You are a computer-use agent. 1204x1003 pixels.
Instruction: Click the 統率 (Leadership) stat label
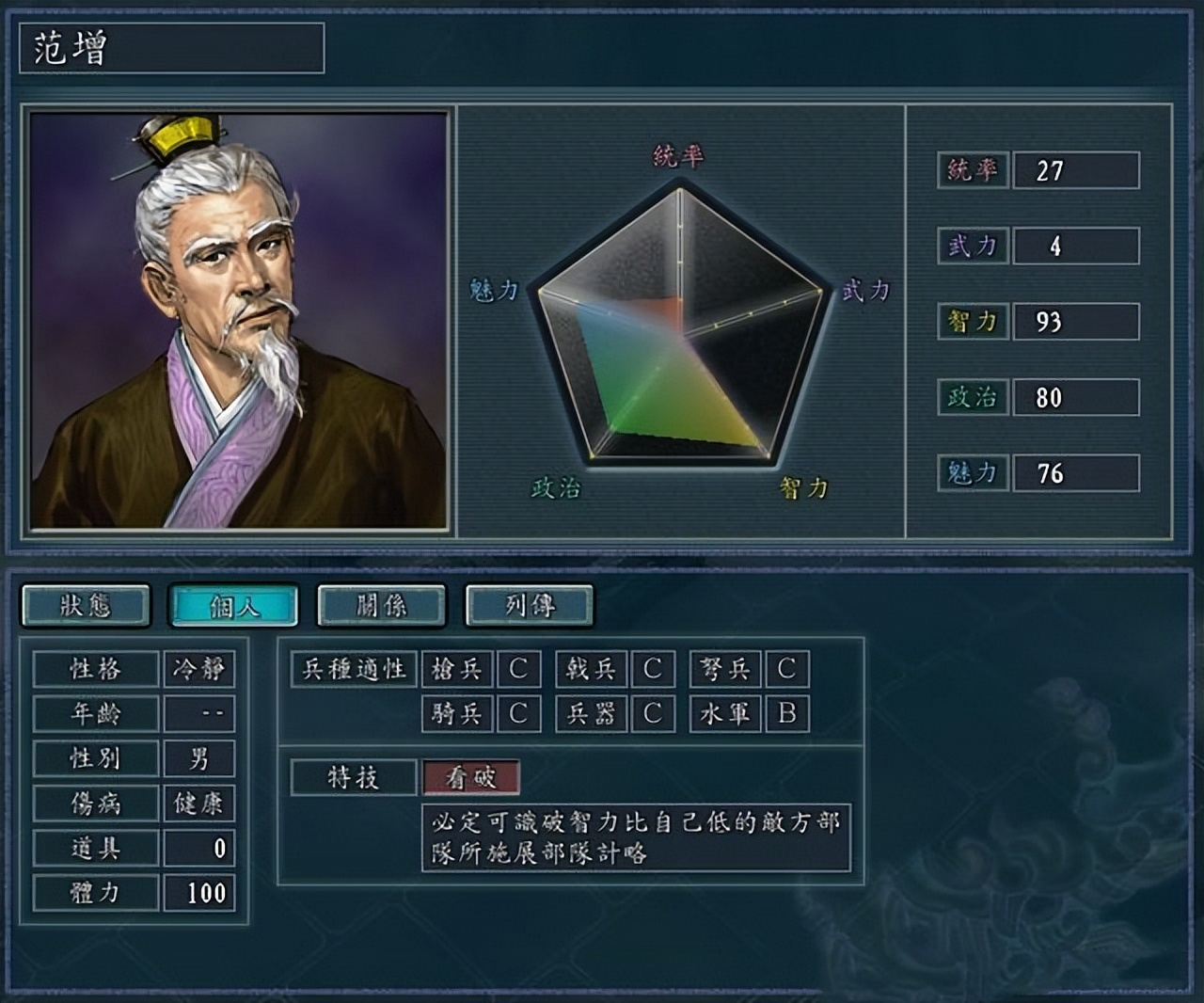click(972, 171)
